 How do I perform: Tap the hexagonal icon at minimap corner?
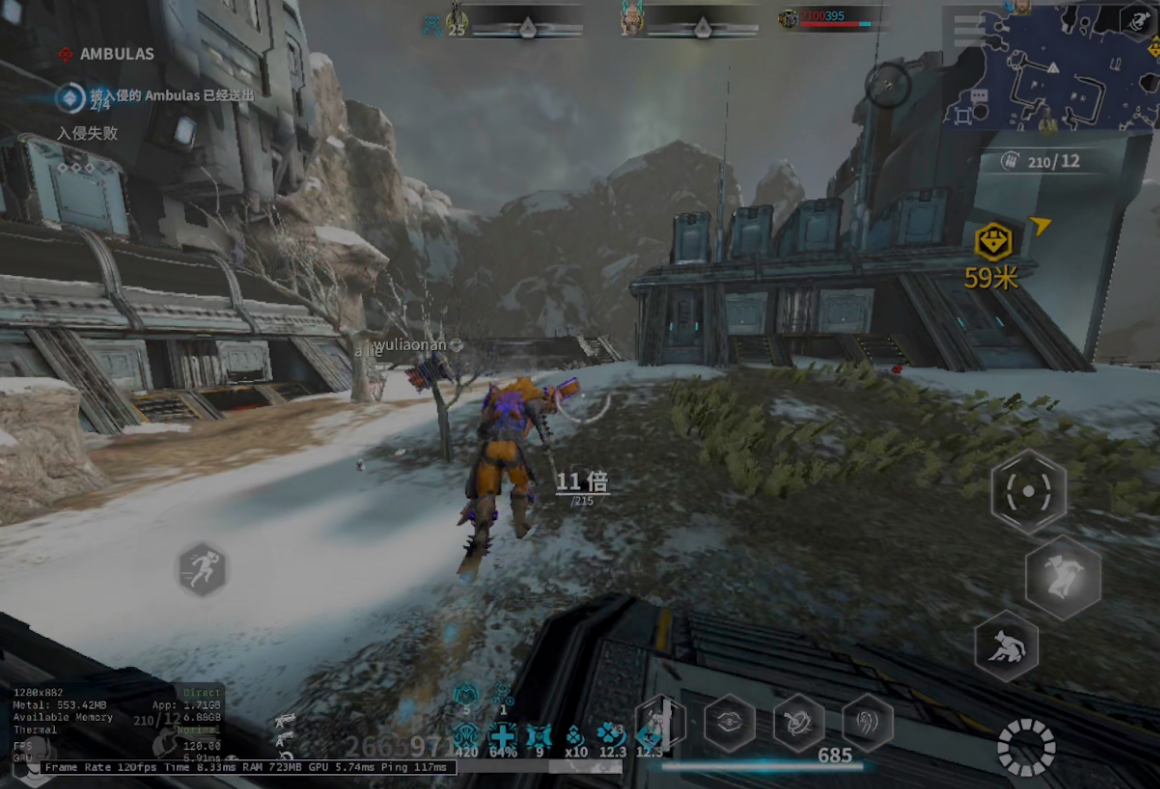(x=1137, y=20)
